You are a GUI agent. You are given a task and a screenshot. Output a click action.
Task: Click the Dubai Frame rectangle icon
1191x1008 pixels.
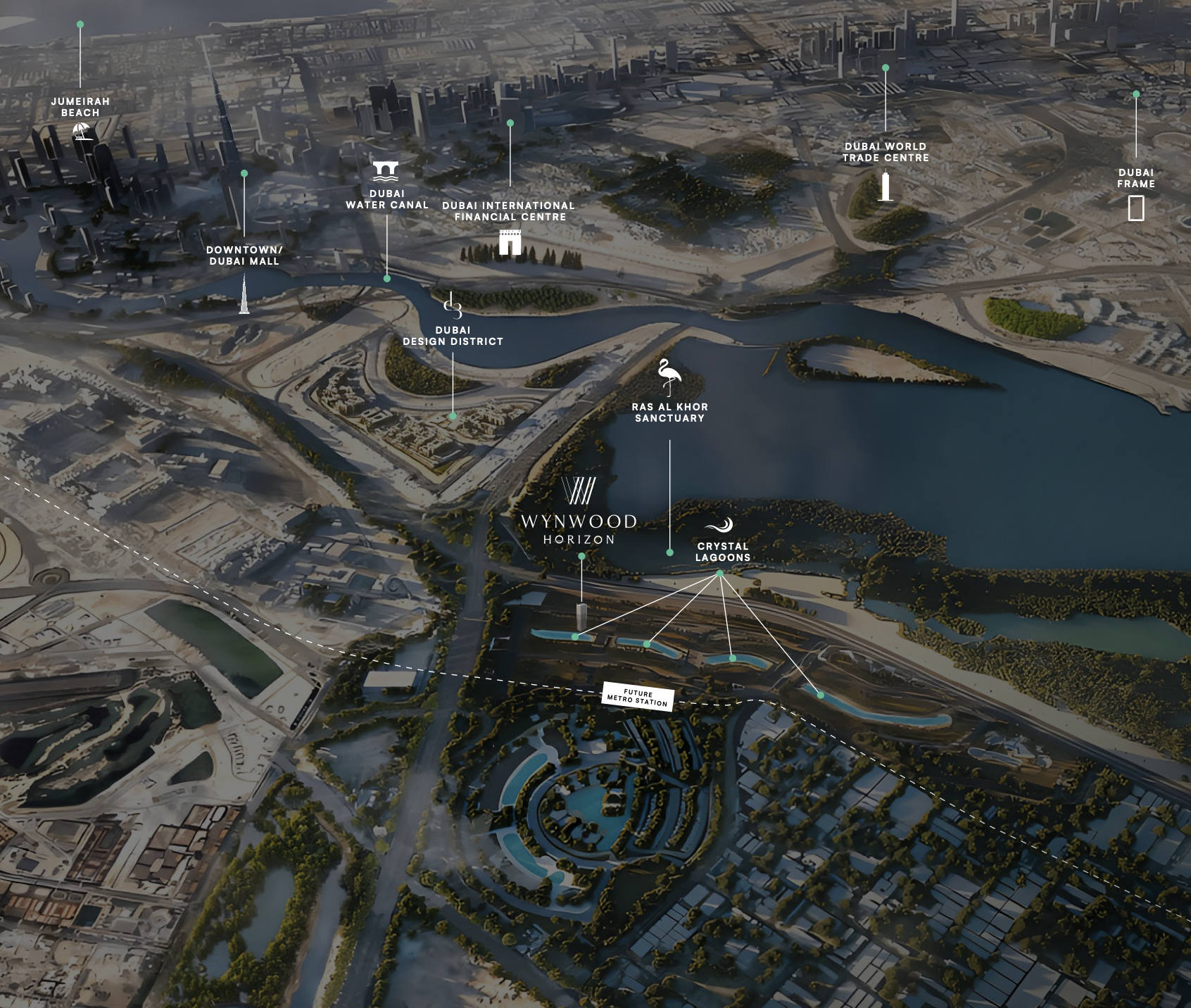pos(1135,208)
